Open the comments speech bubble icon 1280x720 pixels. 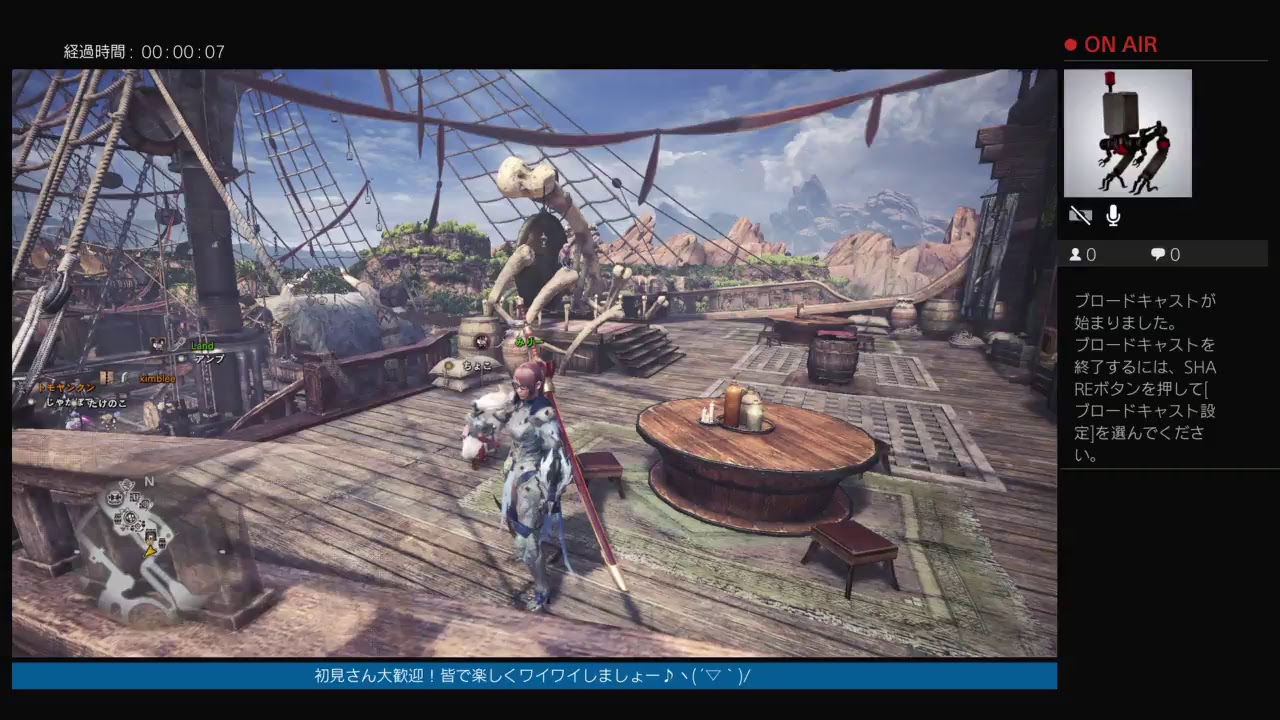point(1158,255)
